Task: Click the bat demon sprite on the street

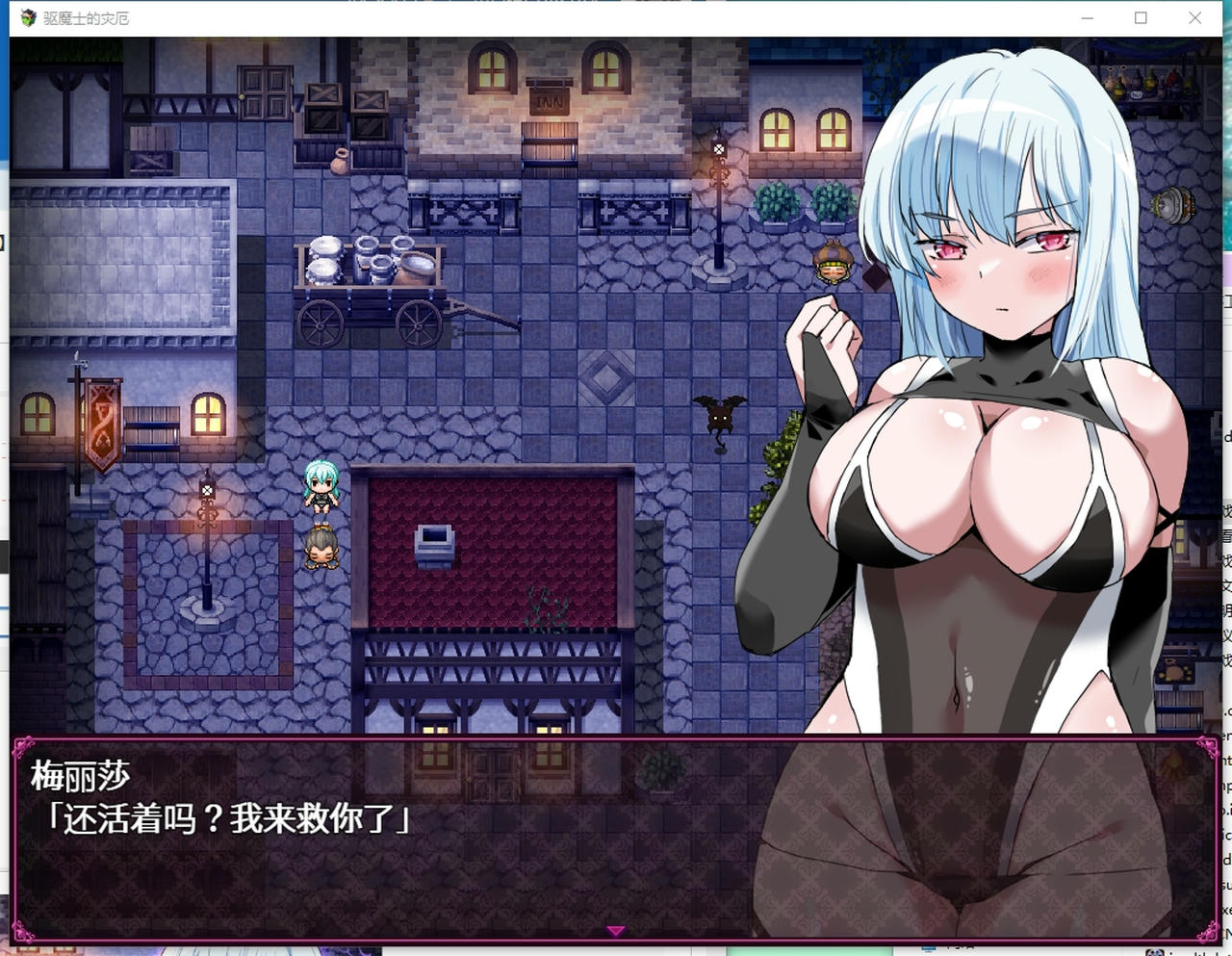Action: (x=718, y=418)
